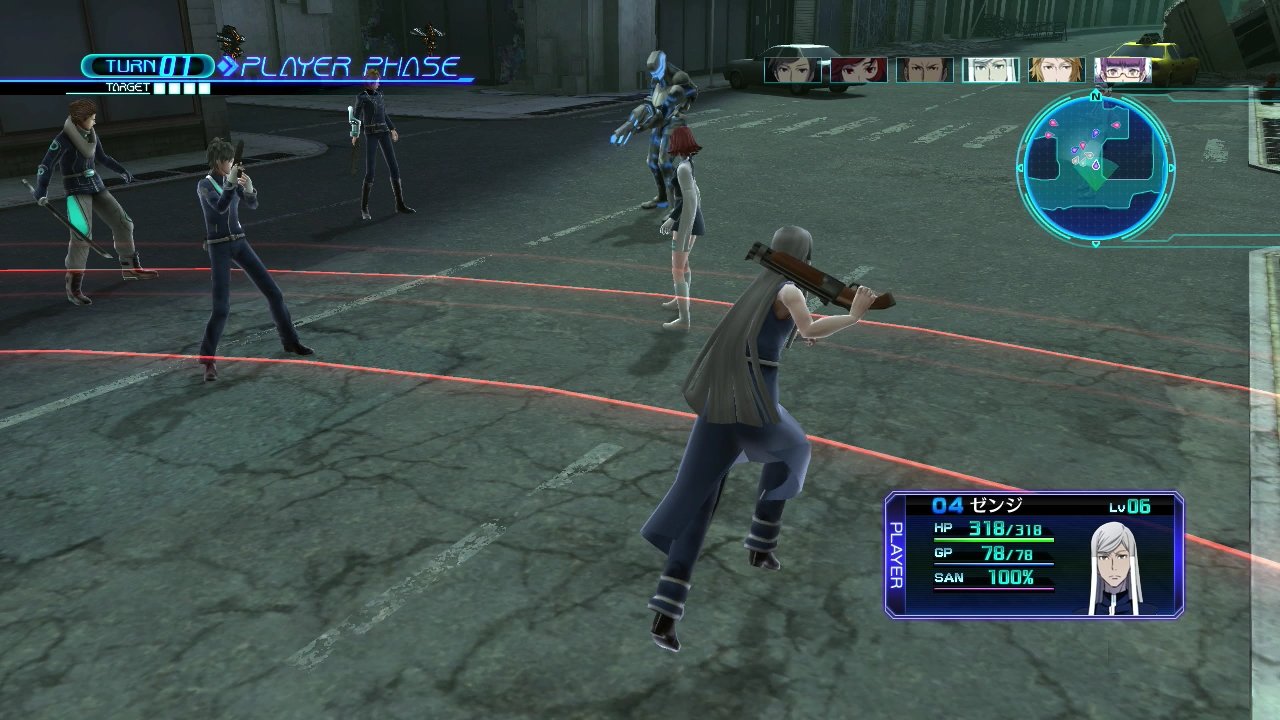
Task: Click the bottom arrow below the minimap
Action: click(x=1094, y=243)
